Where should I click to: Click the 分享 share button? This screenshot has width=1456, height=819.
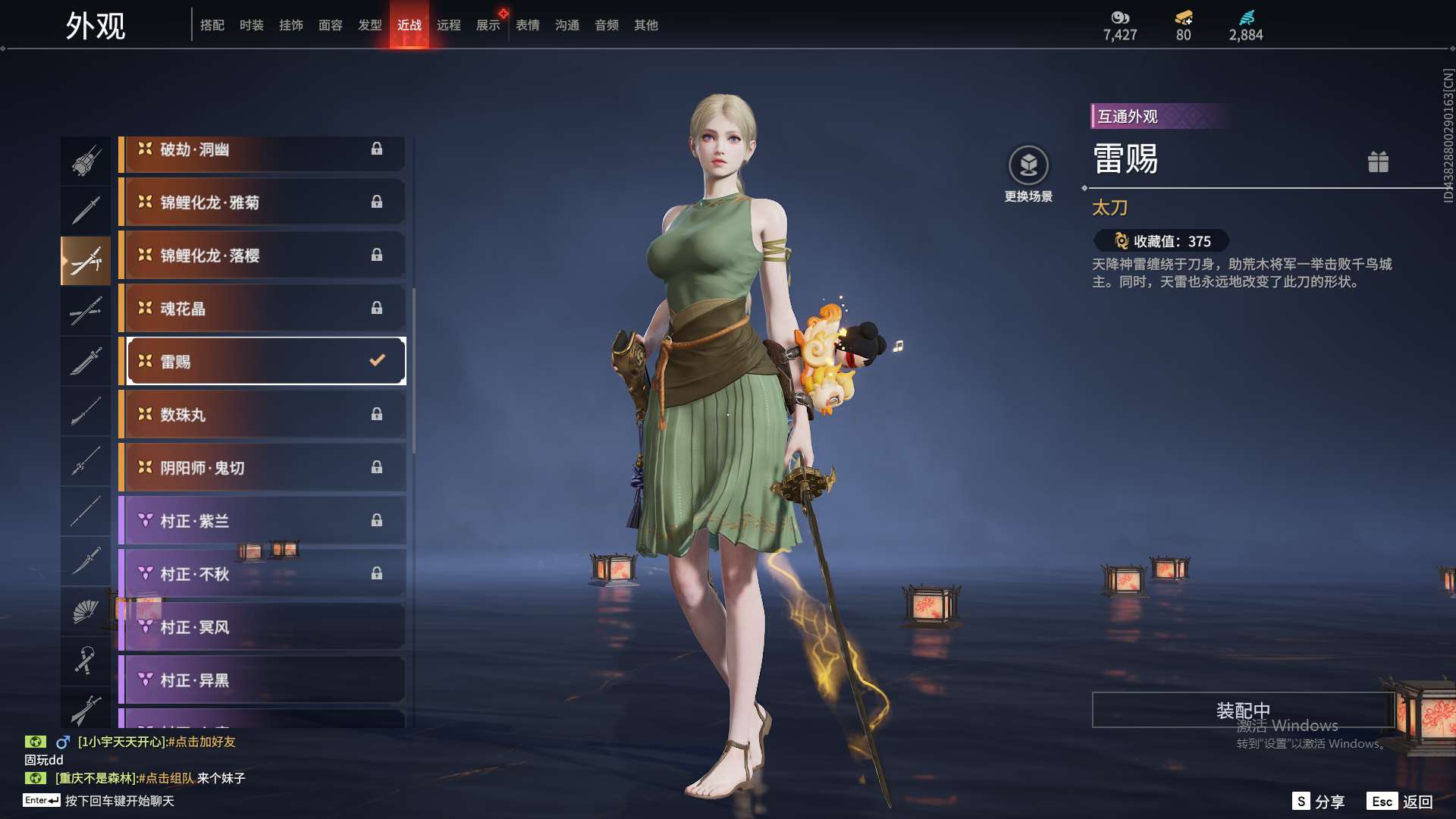click(1319, 802)
